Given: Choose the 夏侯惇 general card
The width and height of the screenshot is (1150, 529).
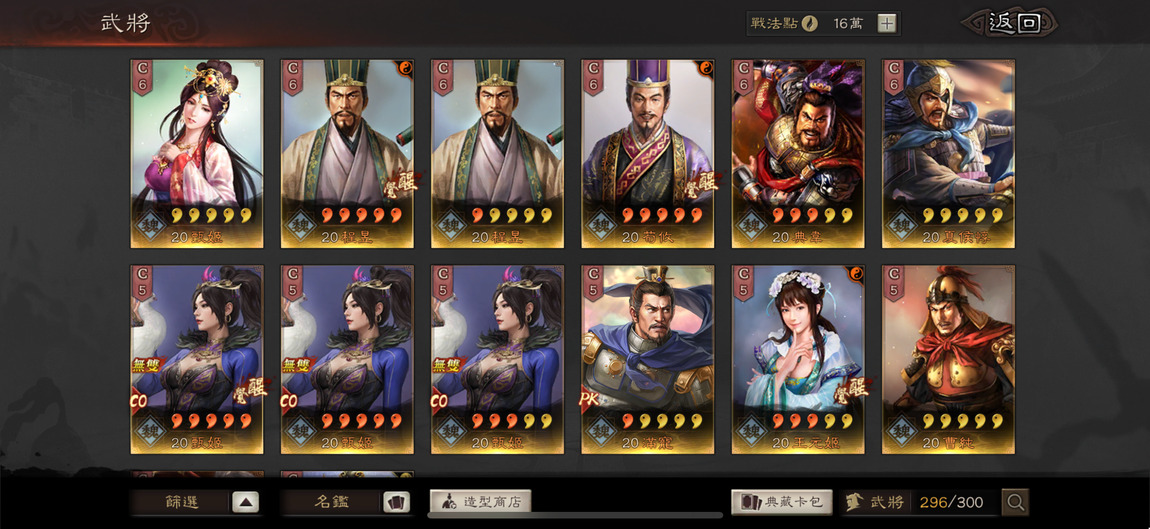Looking at the screenshot, I should [x=948, y=153].
